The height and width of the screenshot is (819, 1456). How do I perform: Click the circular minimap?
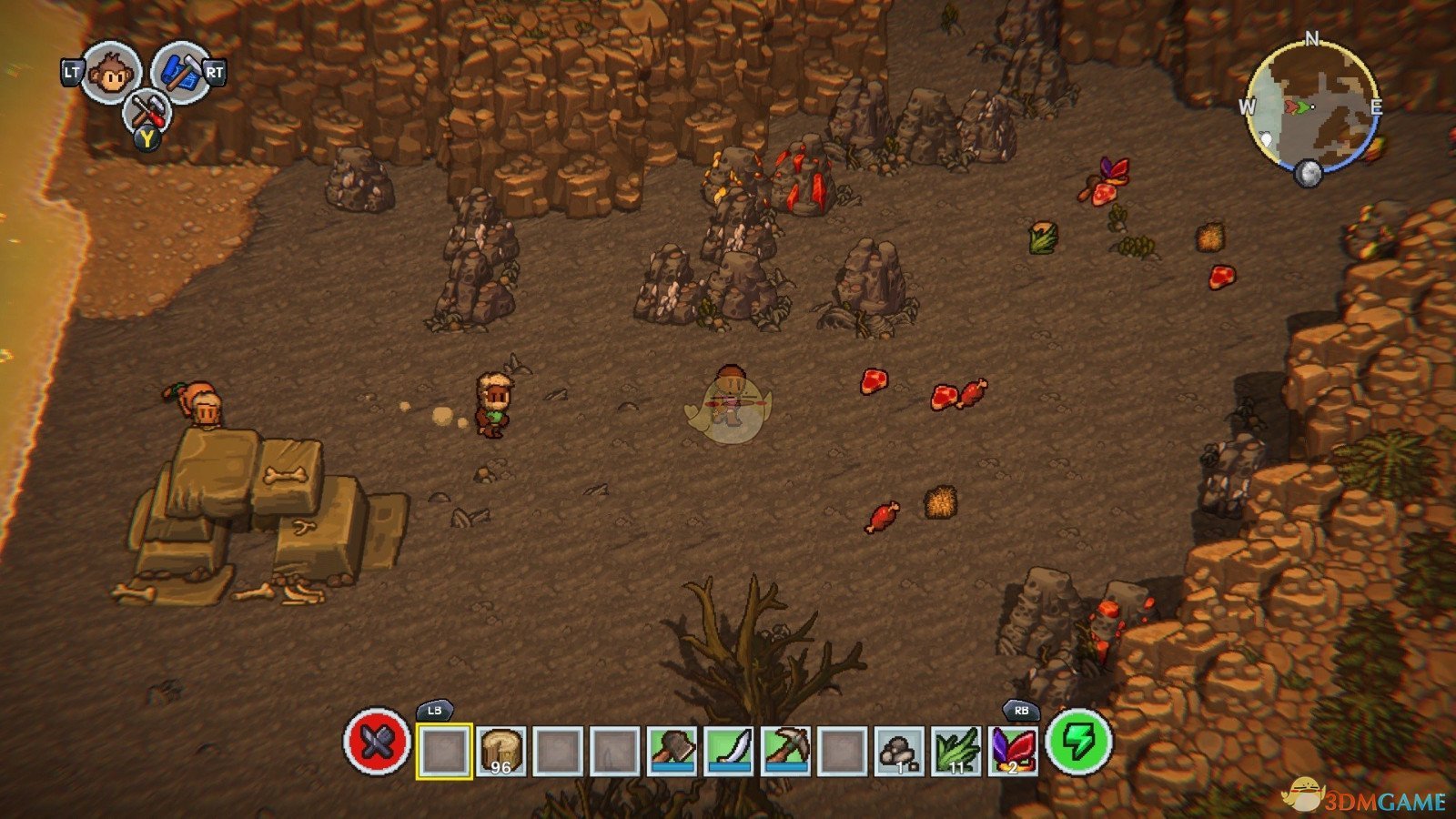[x=1311, y=107]
